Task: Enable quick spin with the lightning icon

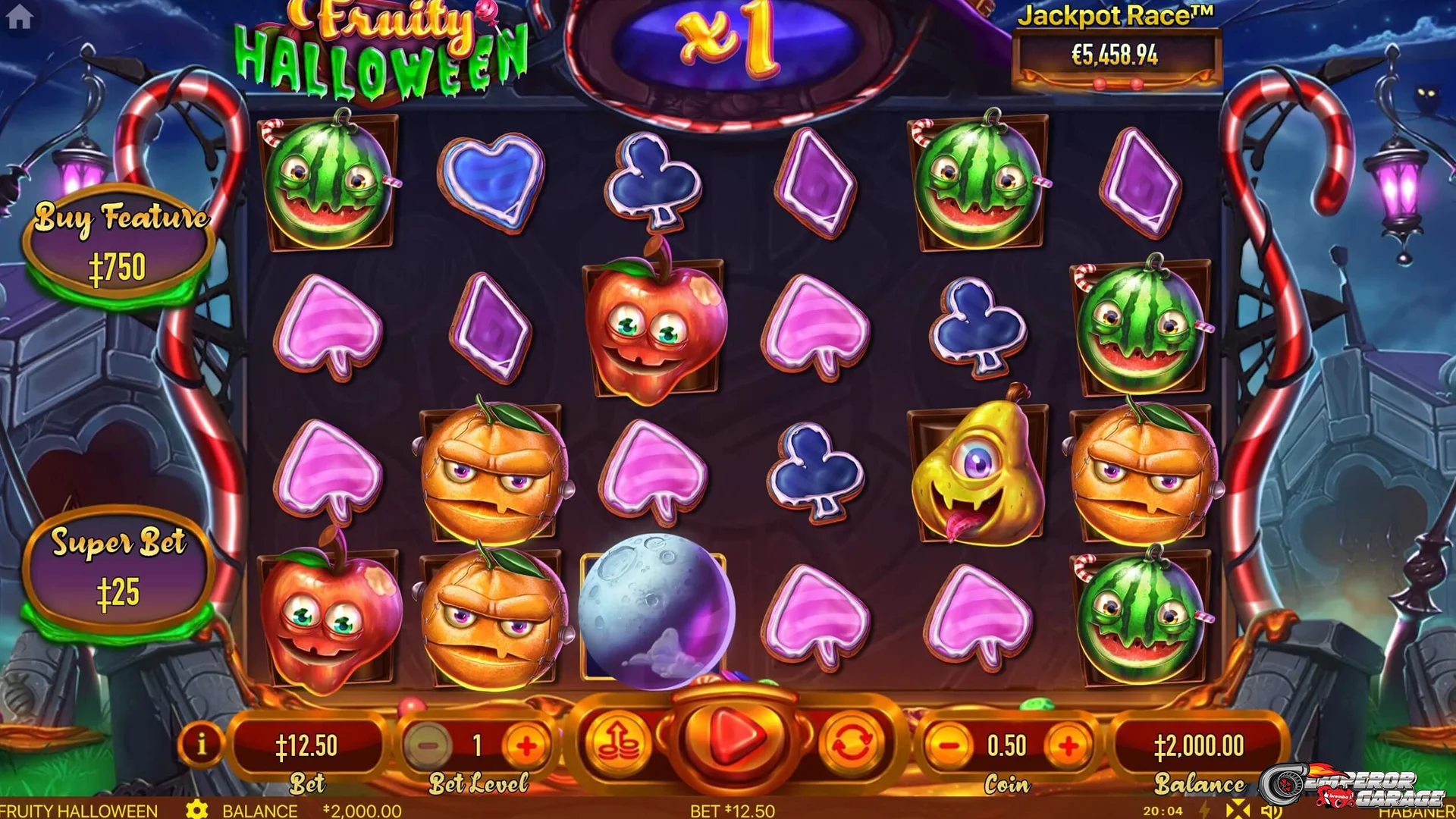Action: pyautogui.click(x=1204, y=811)
